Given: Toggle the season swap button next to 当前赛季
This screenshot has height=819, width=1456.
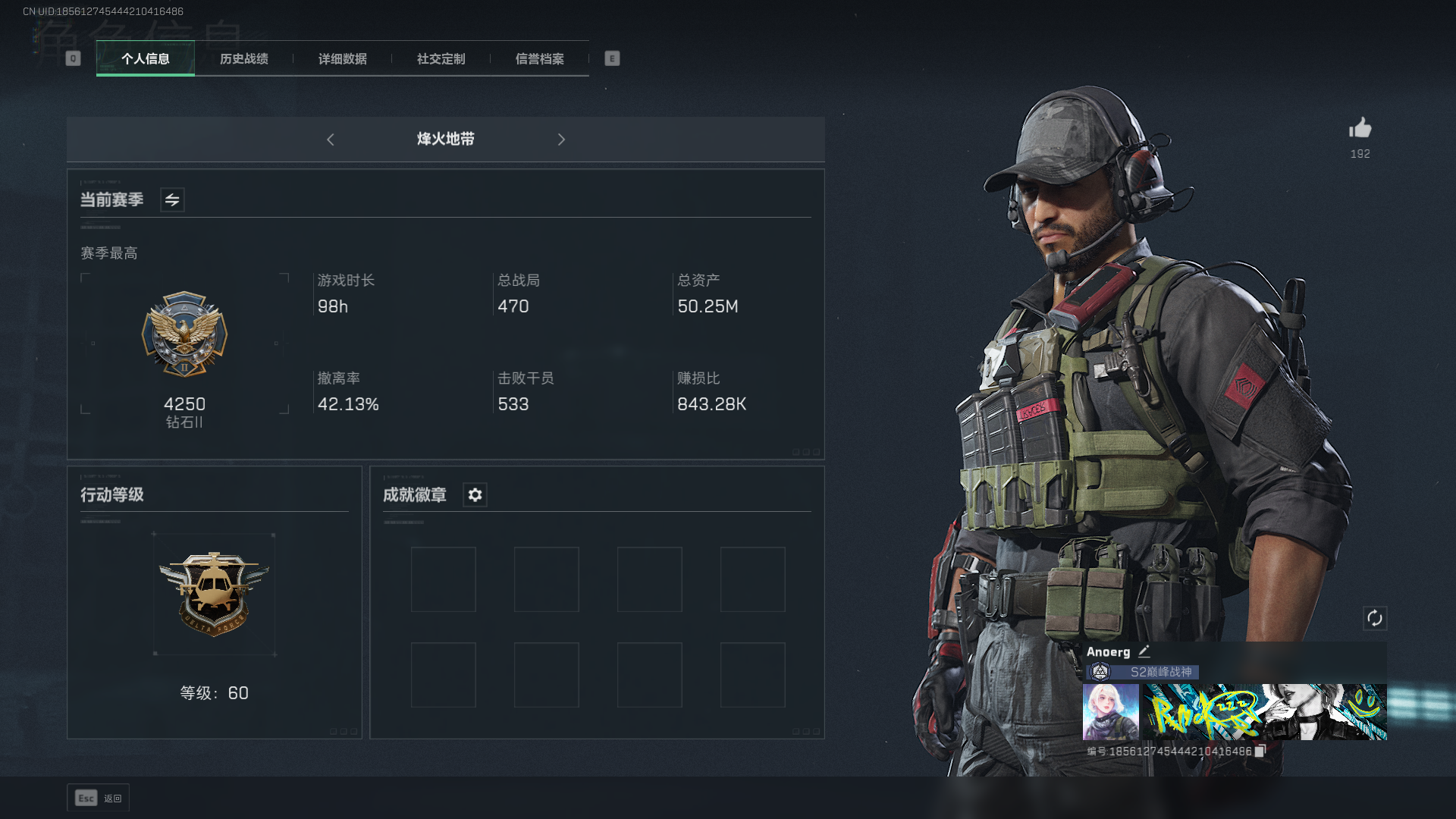Looking at the screenshot, I should click(x=172, y=200).
